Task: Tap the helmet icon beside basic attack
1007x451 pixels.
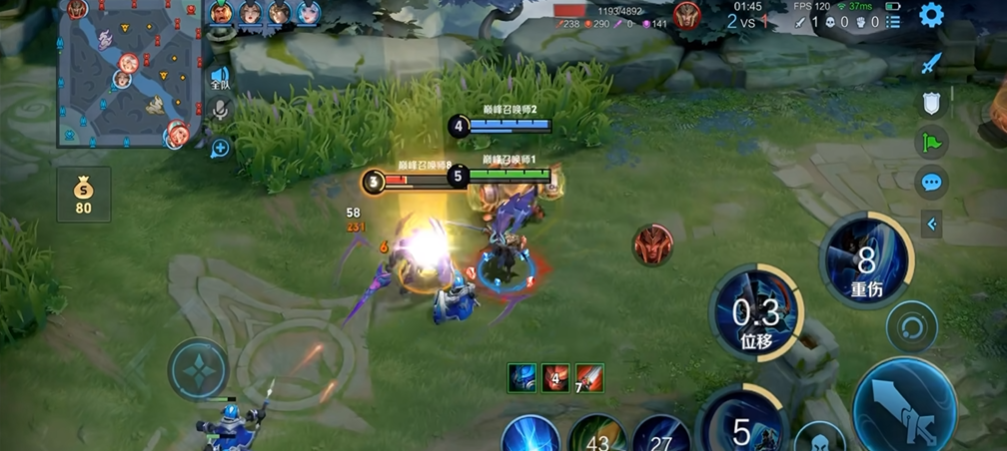Action: coord(819,440)
